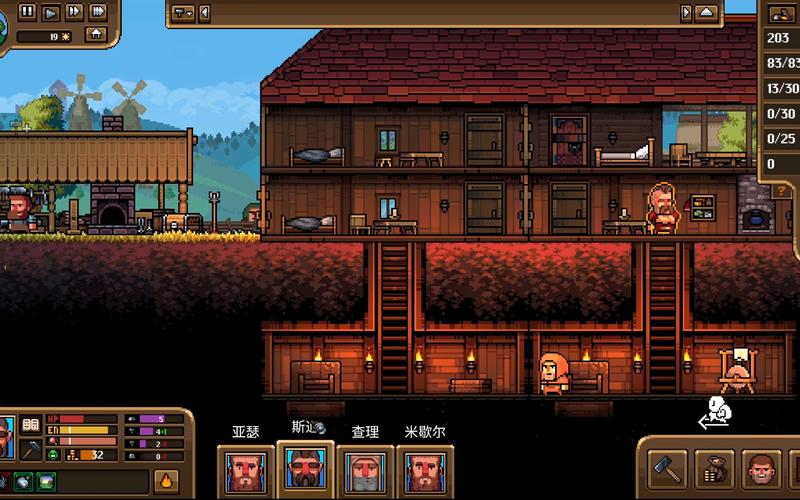Switch to double fast-forward speed
This screenshot has width=800, height=500.
(73, 12)
